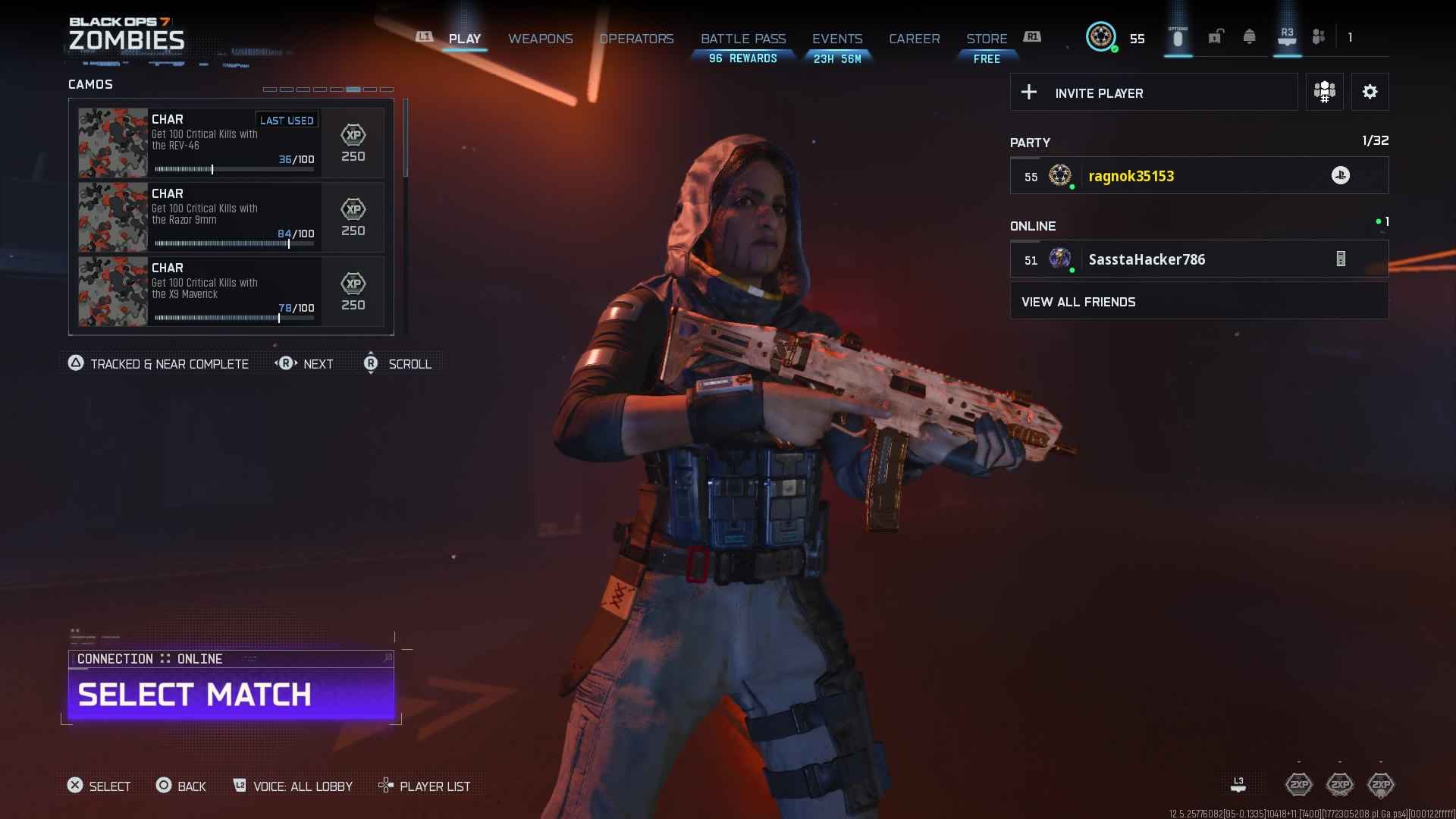Open the party lock icon

(1215, 37)
